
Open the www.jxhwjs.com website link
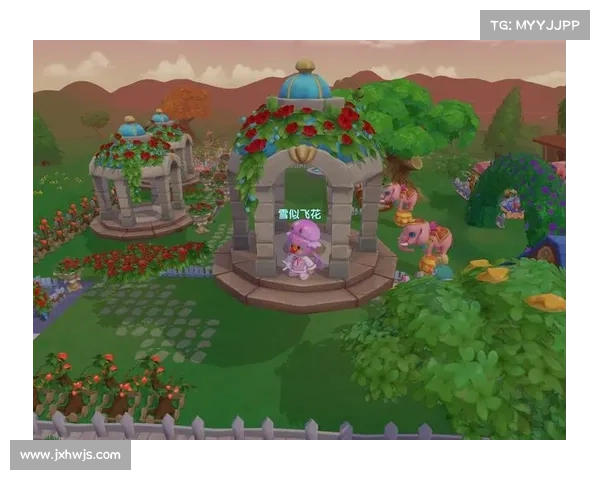point(71,455)
